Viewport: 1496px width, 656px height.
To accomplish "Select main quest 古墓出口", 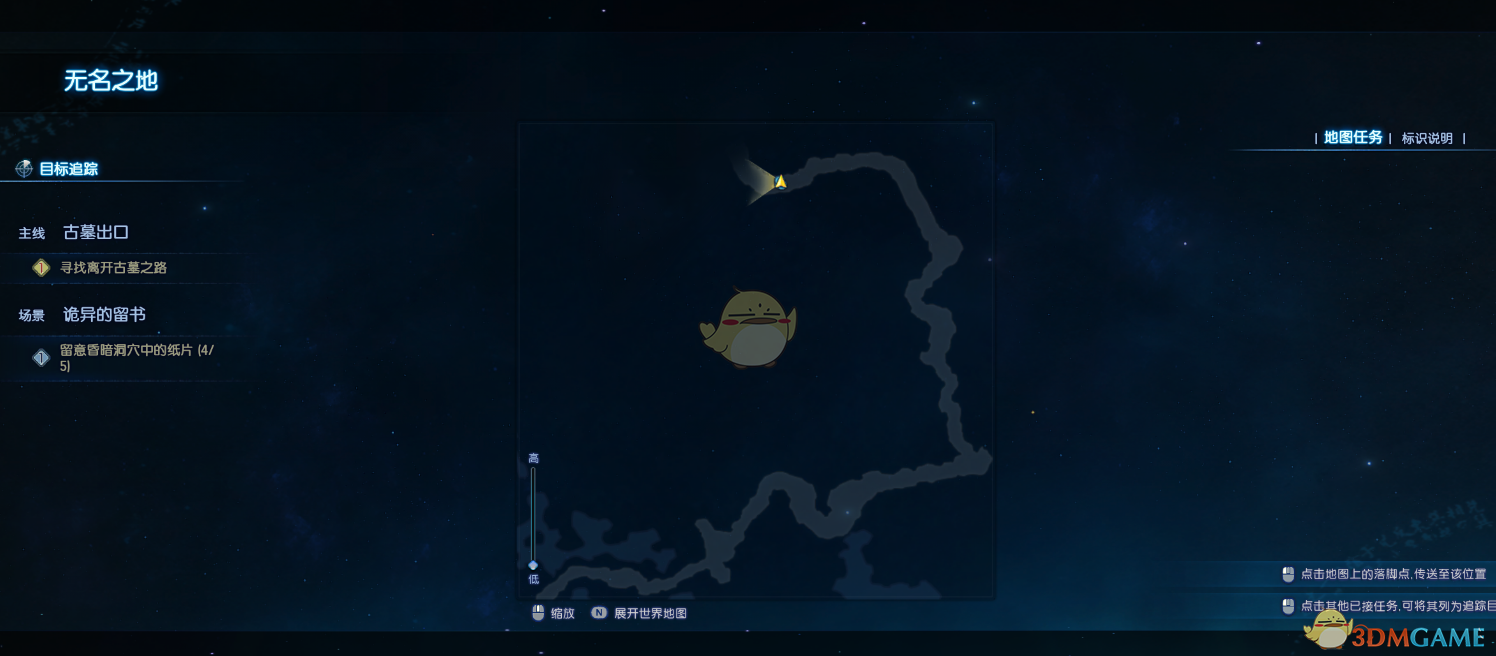I will 96,233.
